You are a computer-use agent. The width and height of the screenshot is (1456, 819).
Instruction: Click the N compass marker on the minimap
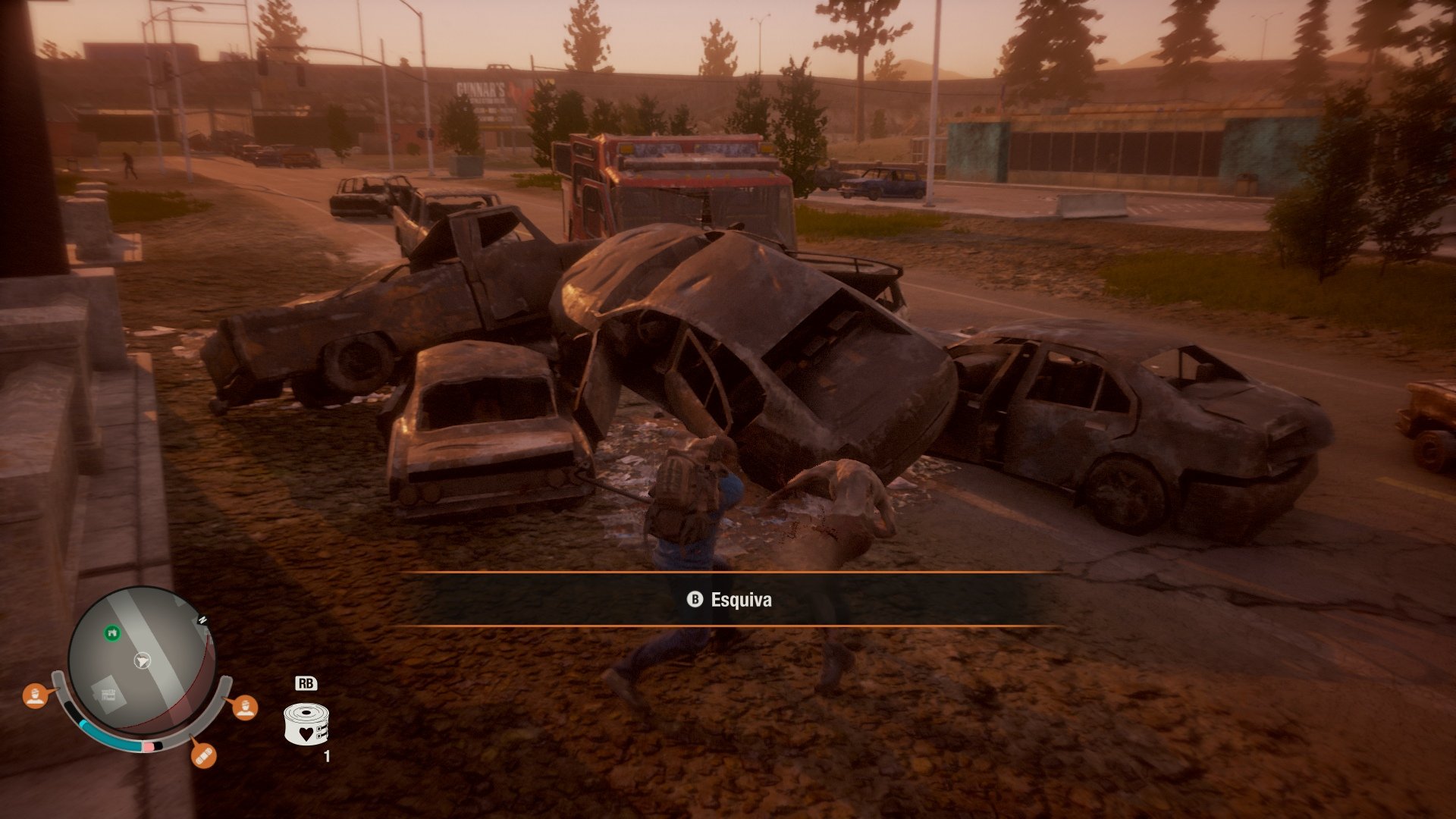click(202, 620)
